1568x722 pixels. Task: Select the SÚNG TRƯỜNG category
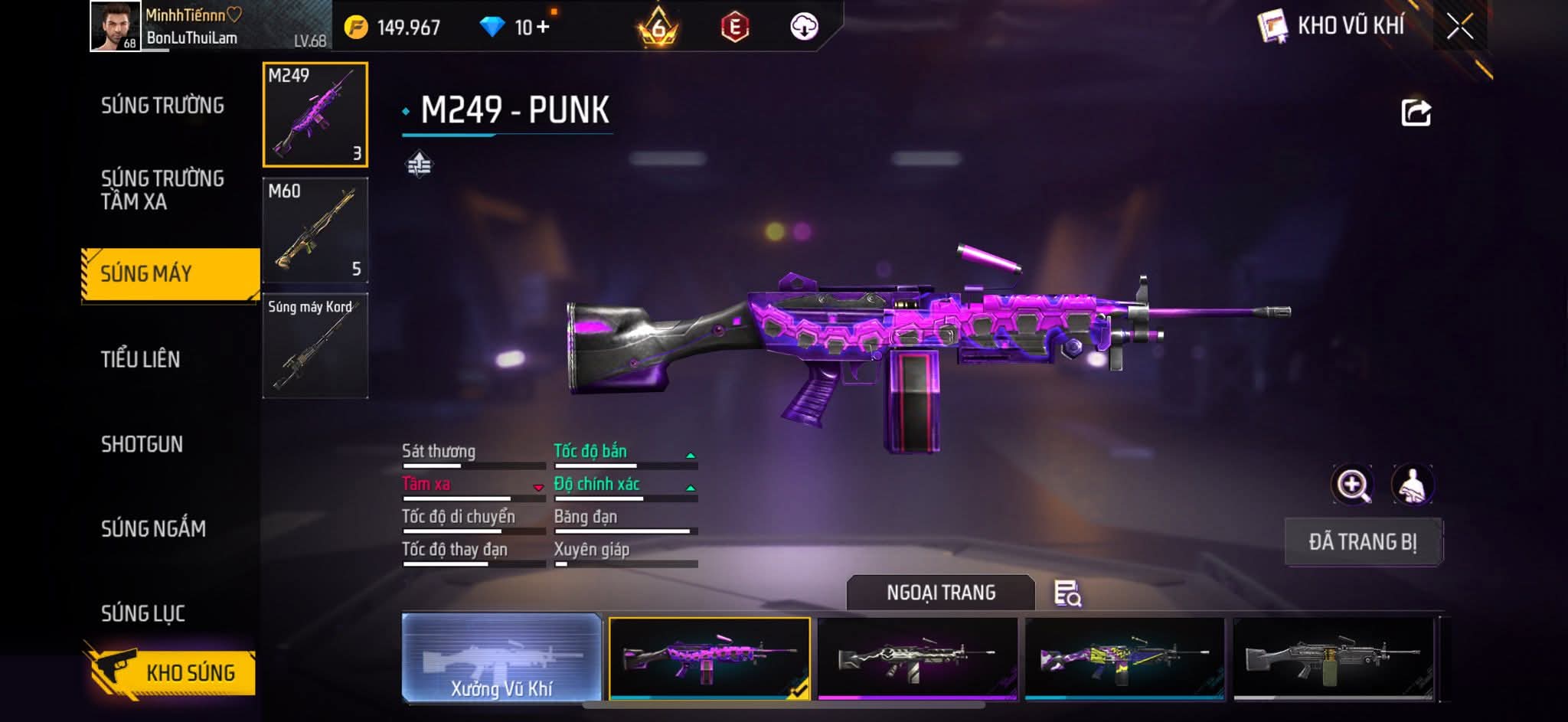[162, 106]
